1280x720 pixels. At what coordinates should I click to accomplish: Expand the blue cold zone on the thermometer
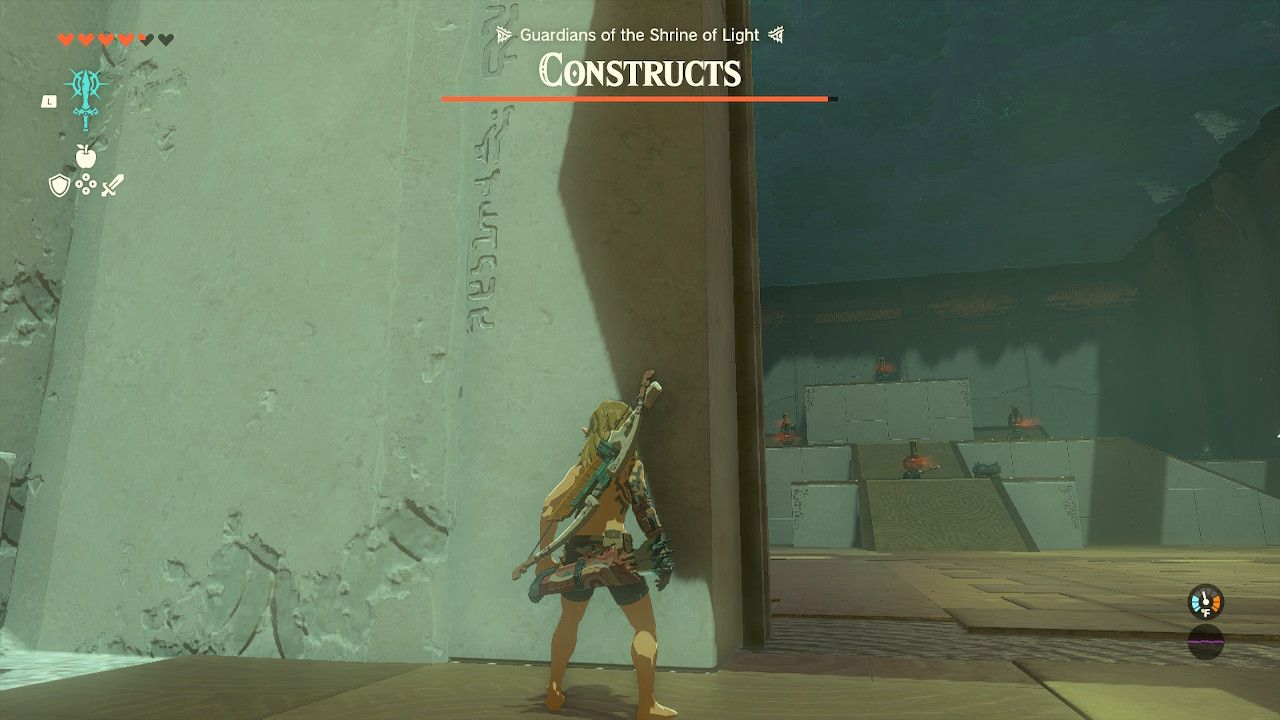(1195, 602)
